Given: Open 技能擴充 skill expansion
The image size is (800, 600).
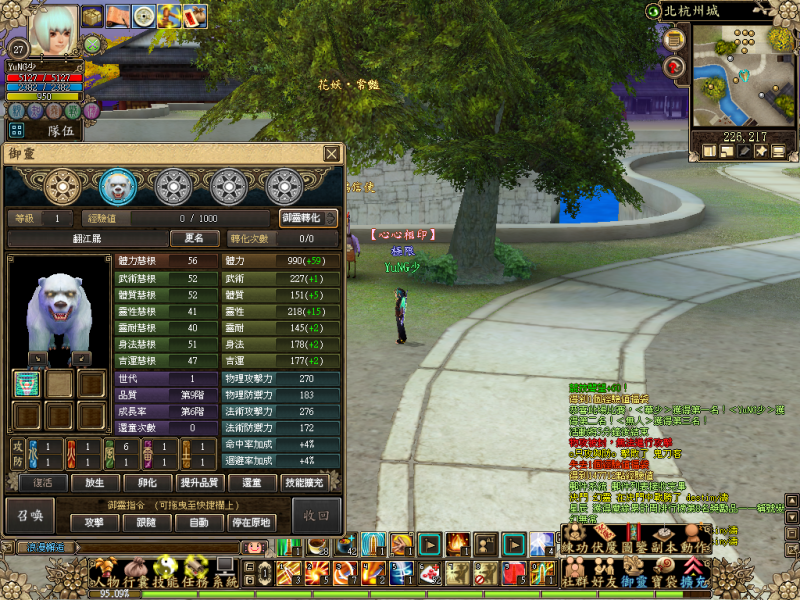Looking at the screenshot, I should point(306,483).
